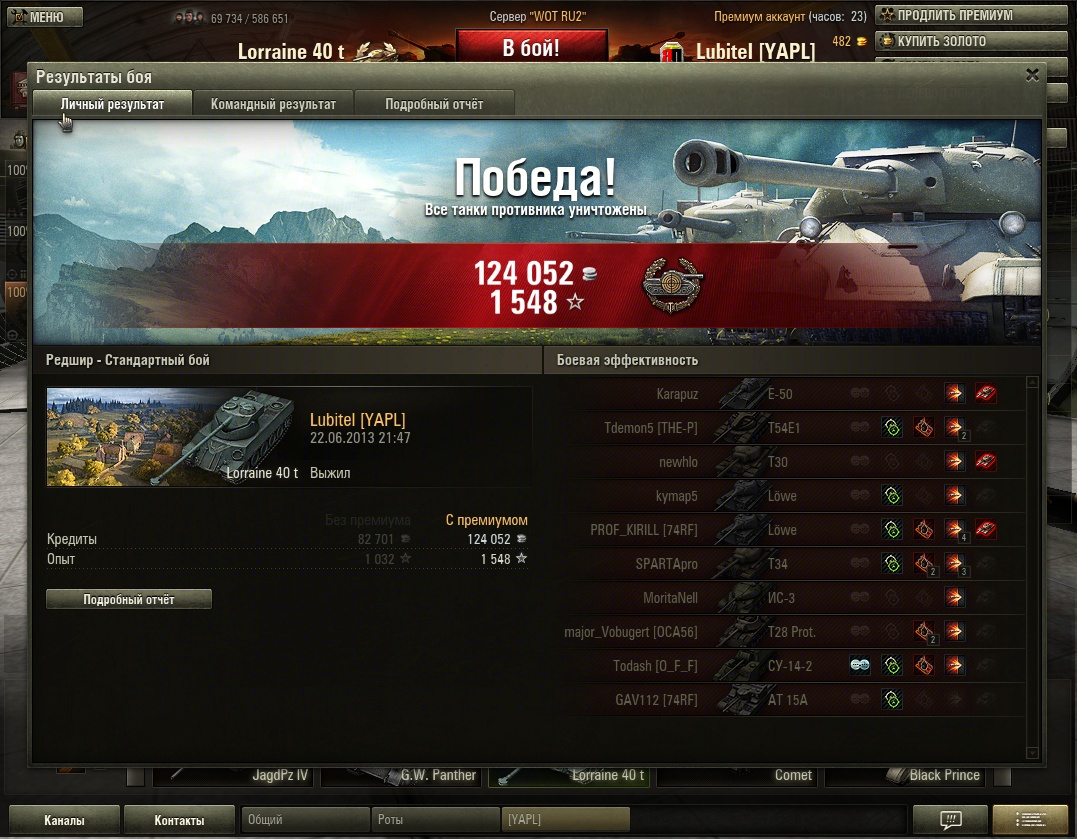Open the Каналы chat channels button
1077x839 pixels.
click(x=64, y=820)
